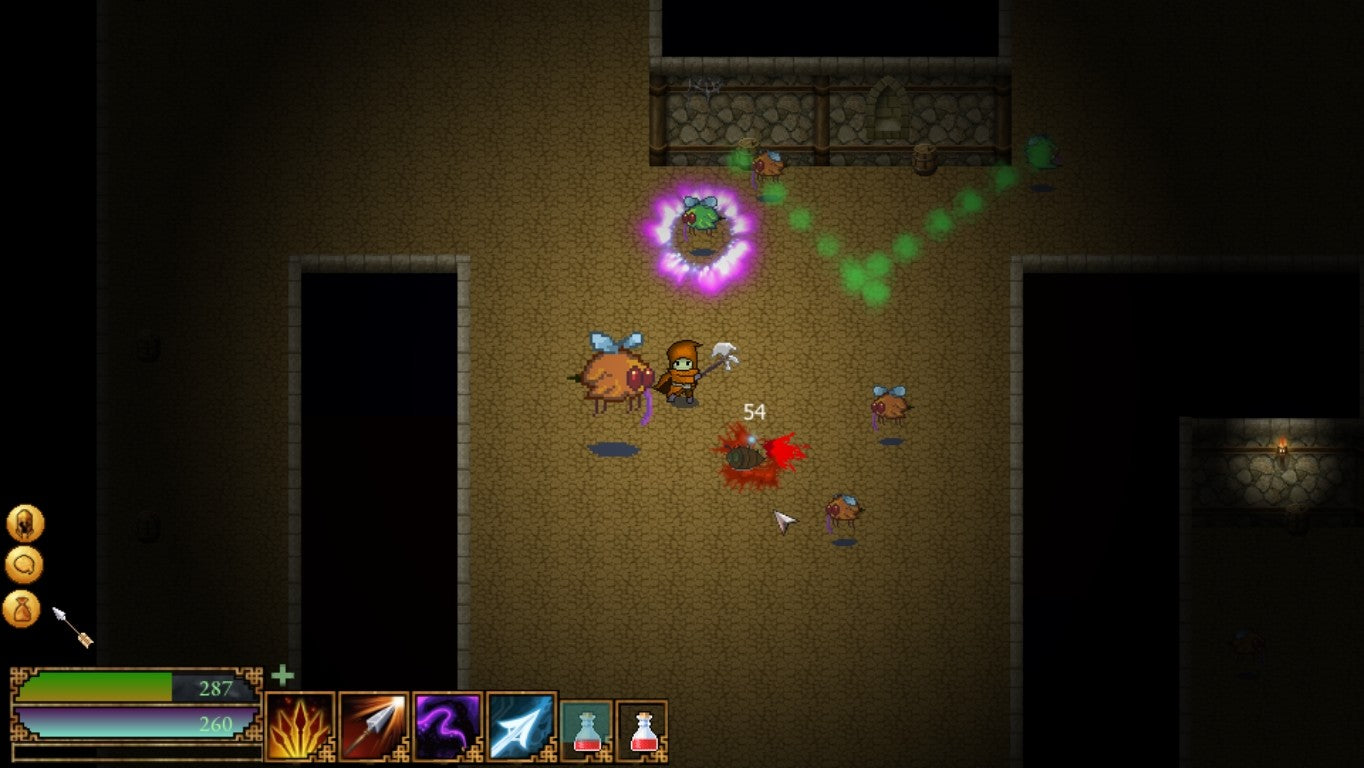Activate the blue ice arrow skill

(521, 727)
